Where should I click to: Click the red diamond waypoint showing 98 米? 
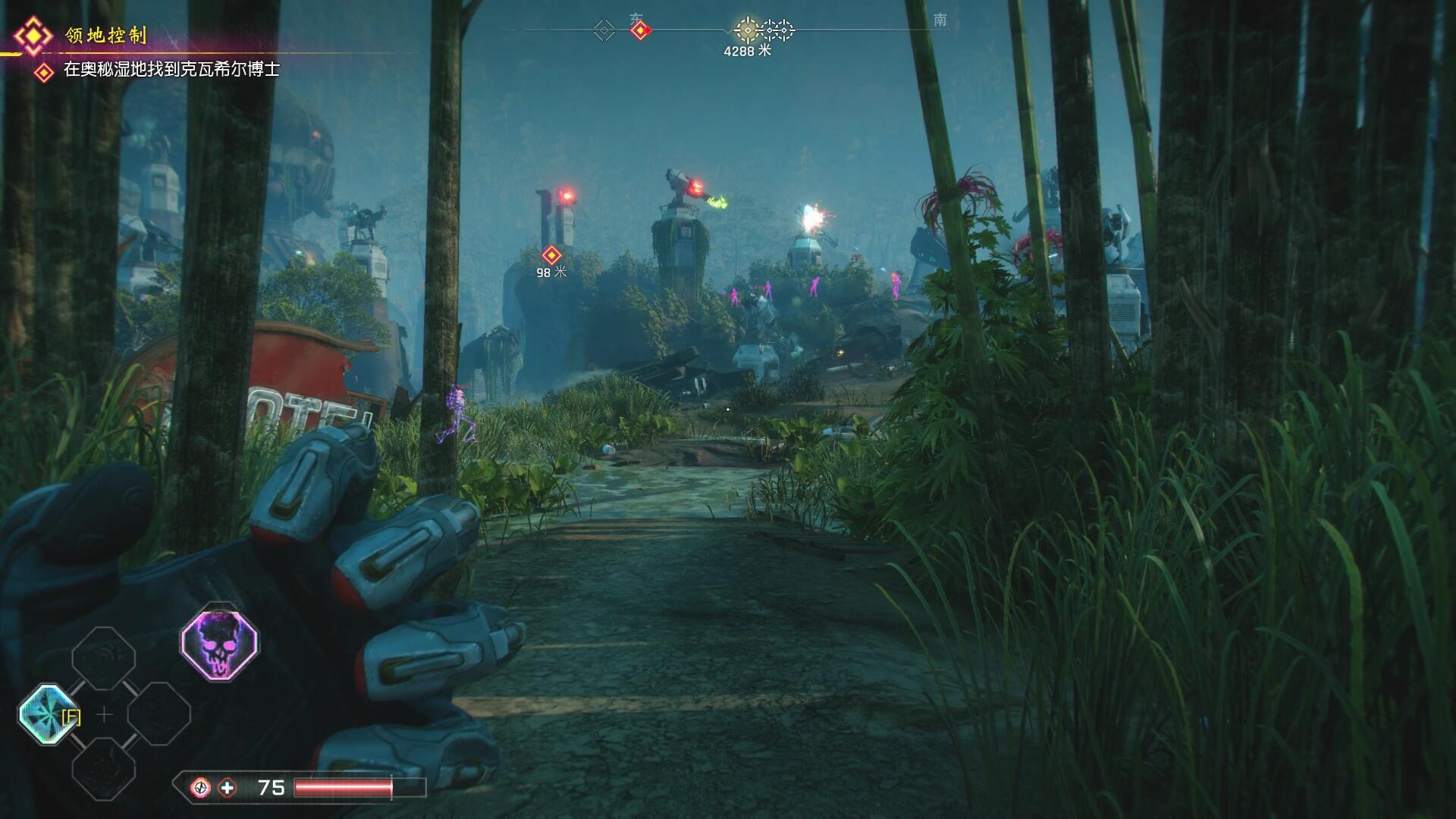[x=551, y=256]
